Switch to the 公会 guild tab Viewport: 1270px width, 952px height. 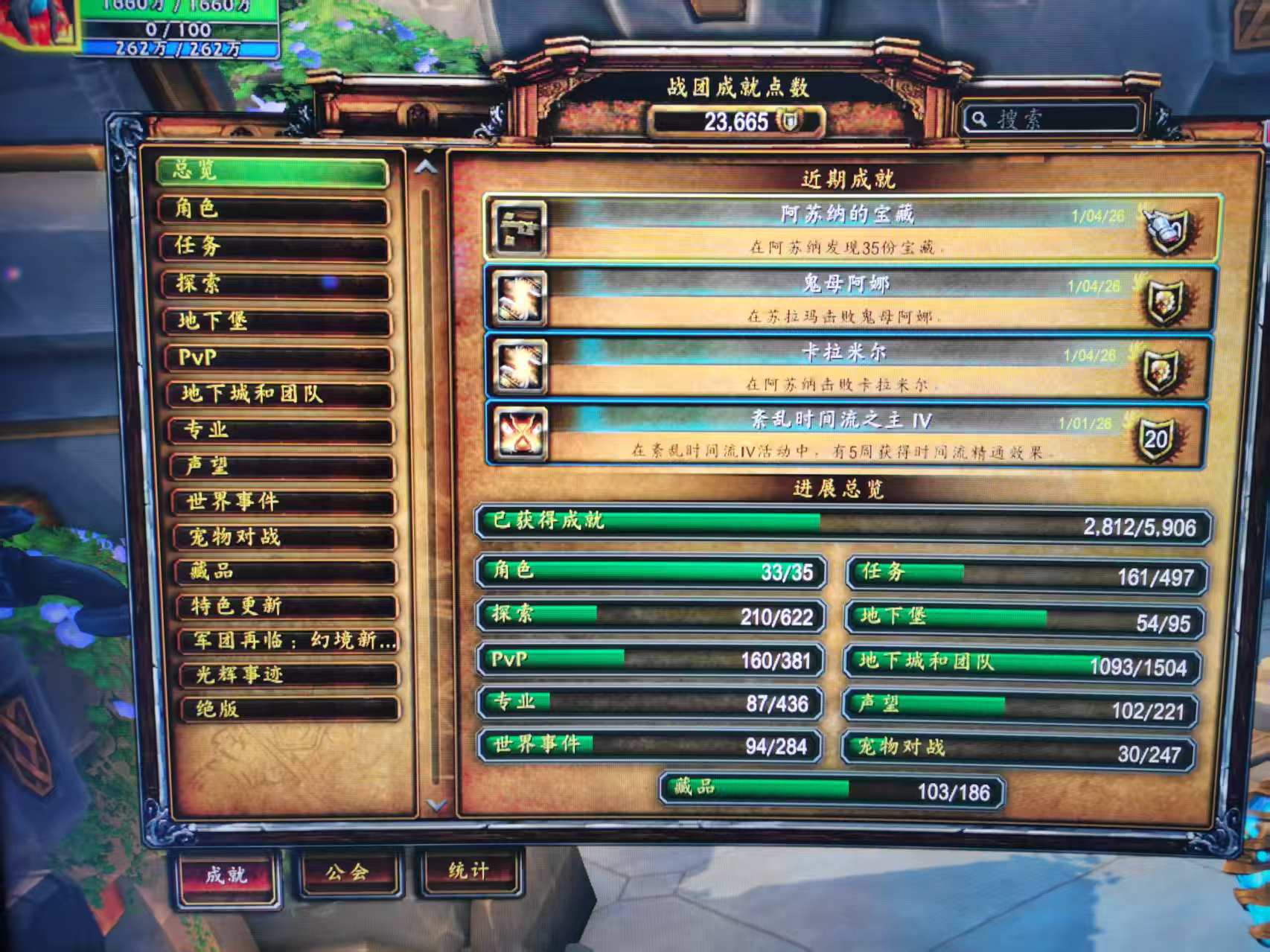click(x=348, y=872)
